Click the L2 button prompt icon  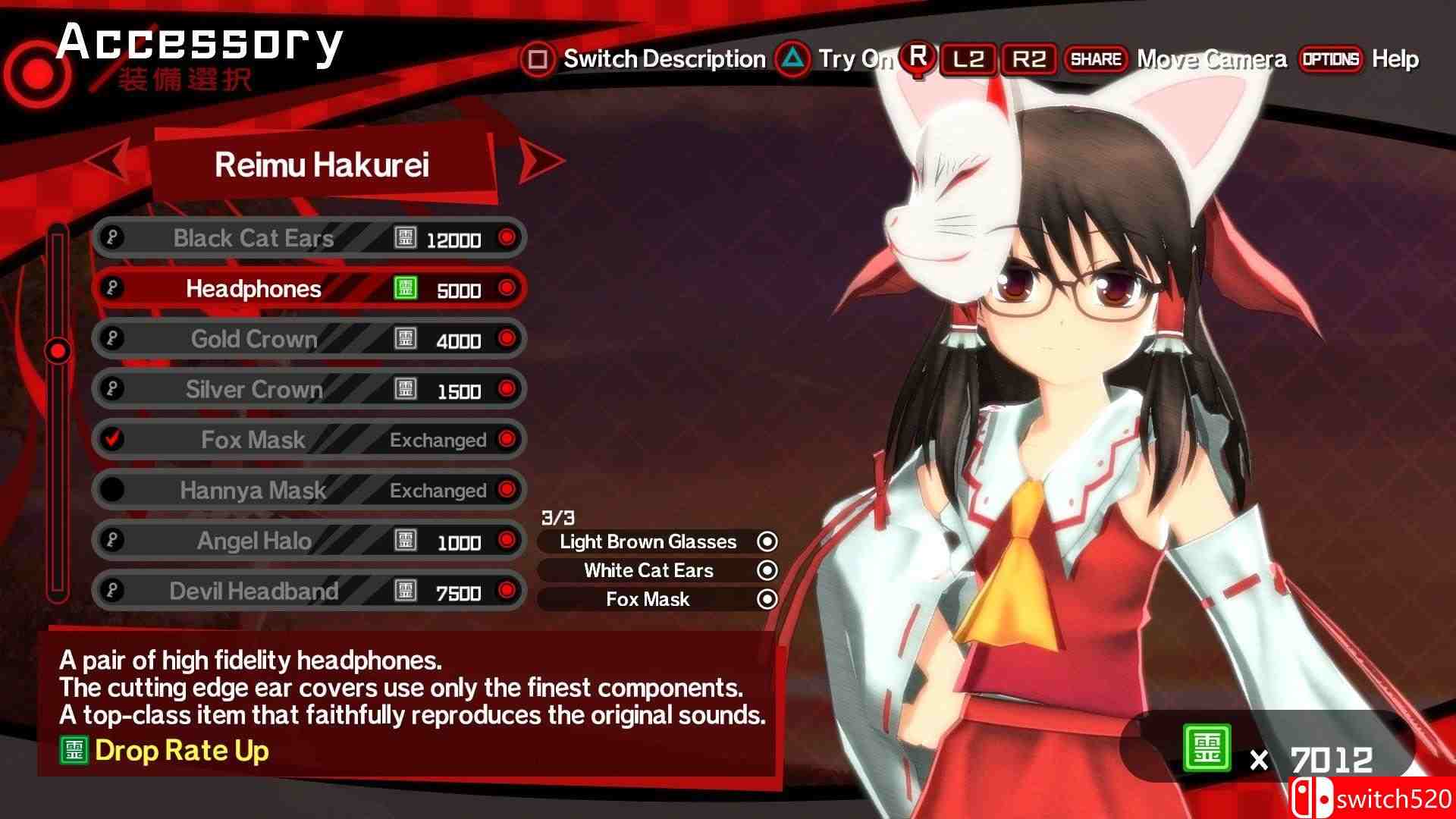pos(968,59)
